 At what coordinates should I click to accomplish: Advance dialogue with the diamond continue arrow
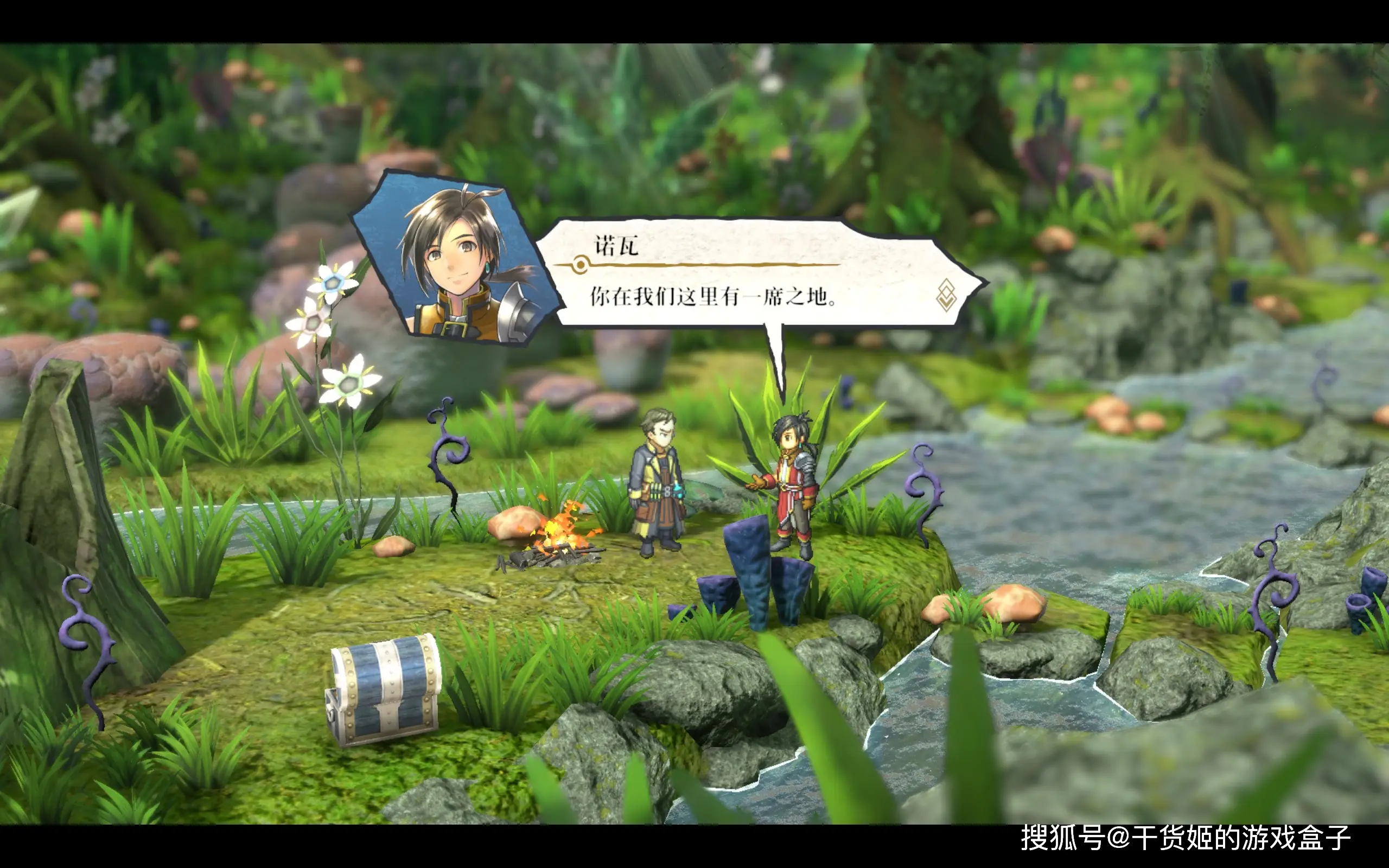[x=946, y=296]
